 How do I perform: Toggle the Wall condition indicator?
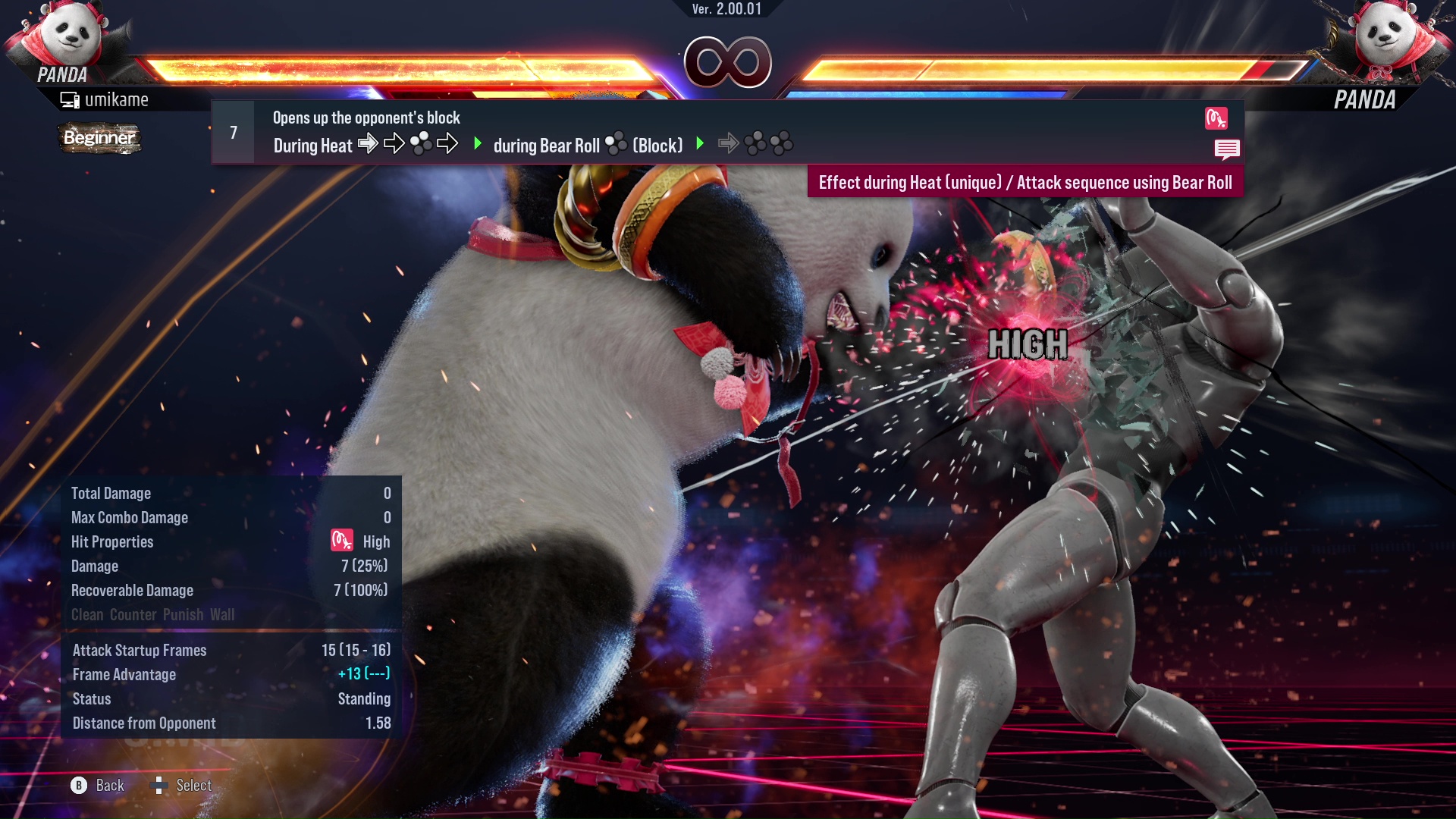click(224, 615)
